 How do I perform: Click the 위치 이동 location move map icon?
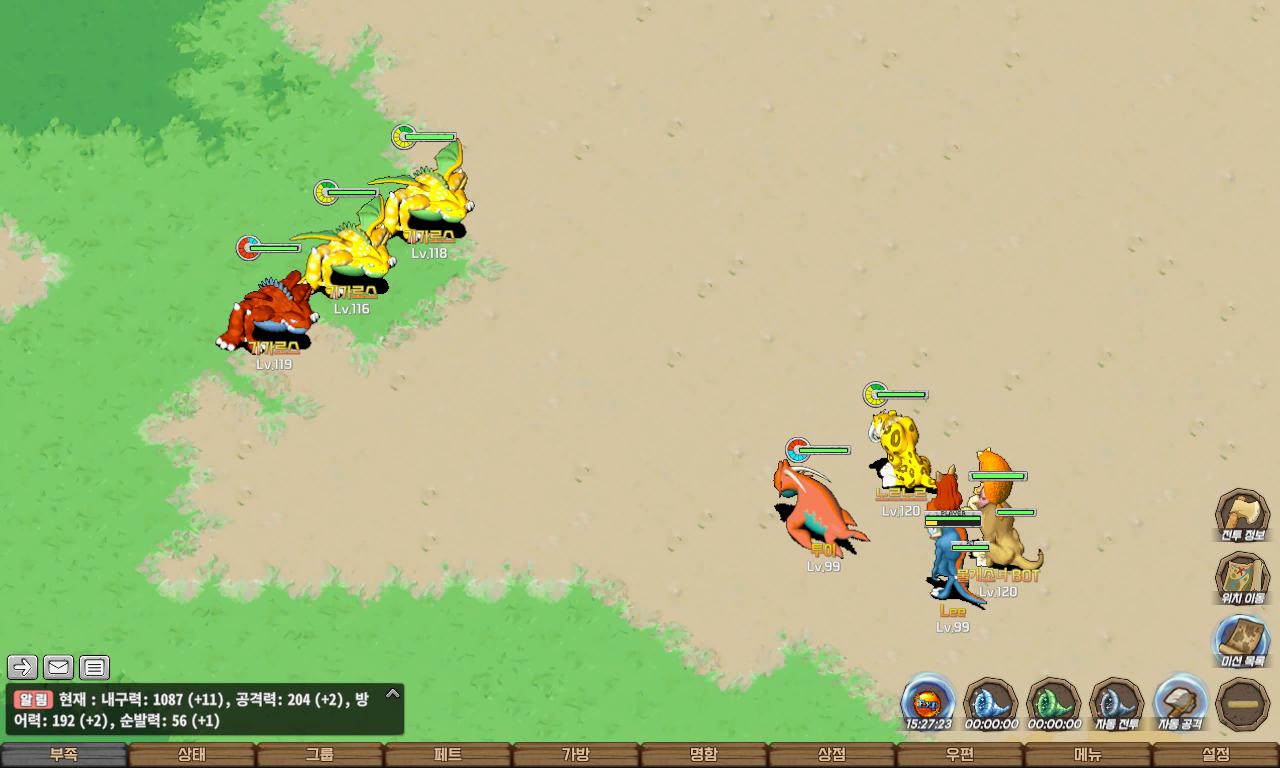[x=1242, y=577]
